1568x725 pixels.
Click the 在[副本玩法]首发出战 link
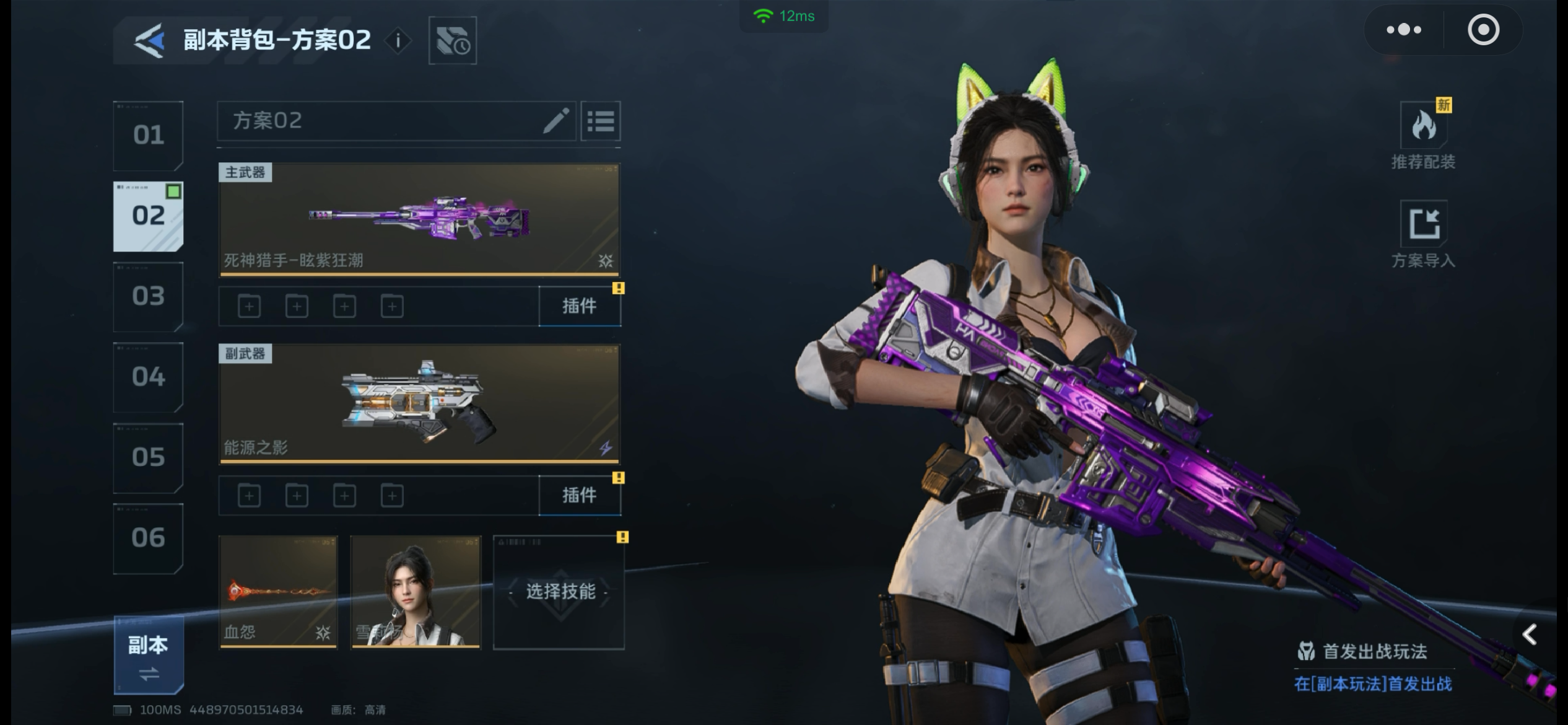click(x=1372, y=684)
